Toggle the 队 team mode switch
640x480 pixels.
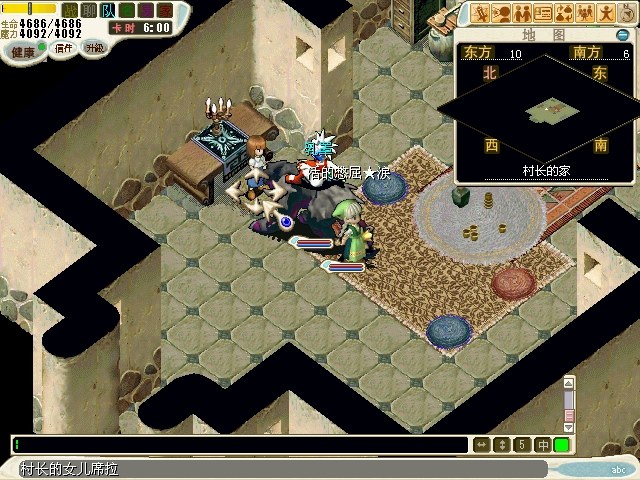(x=107, y=9)
